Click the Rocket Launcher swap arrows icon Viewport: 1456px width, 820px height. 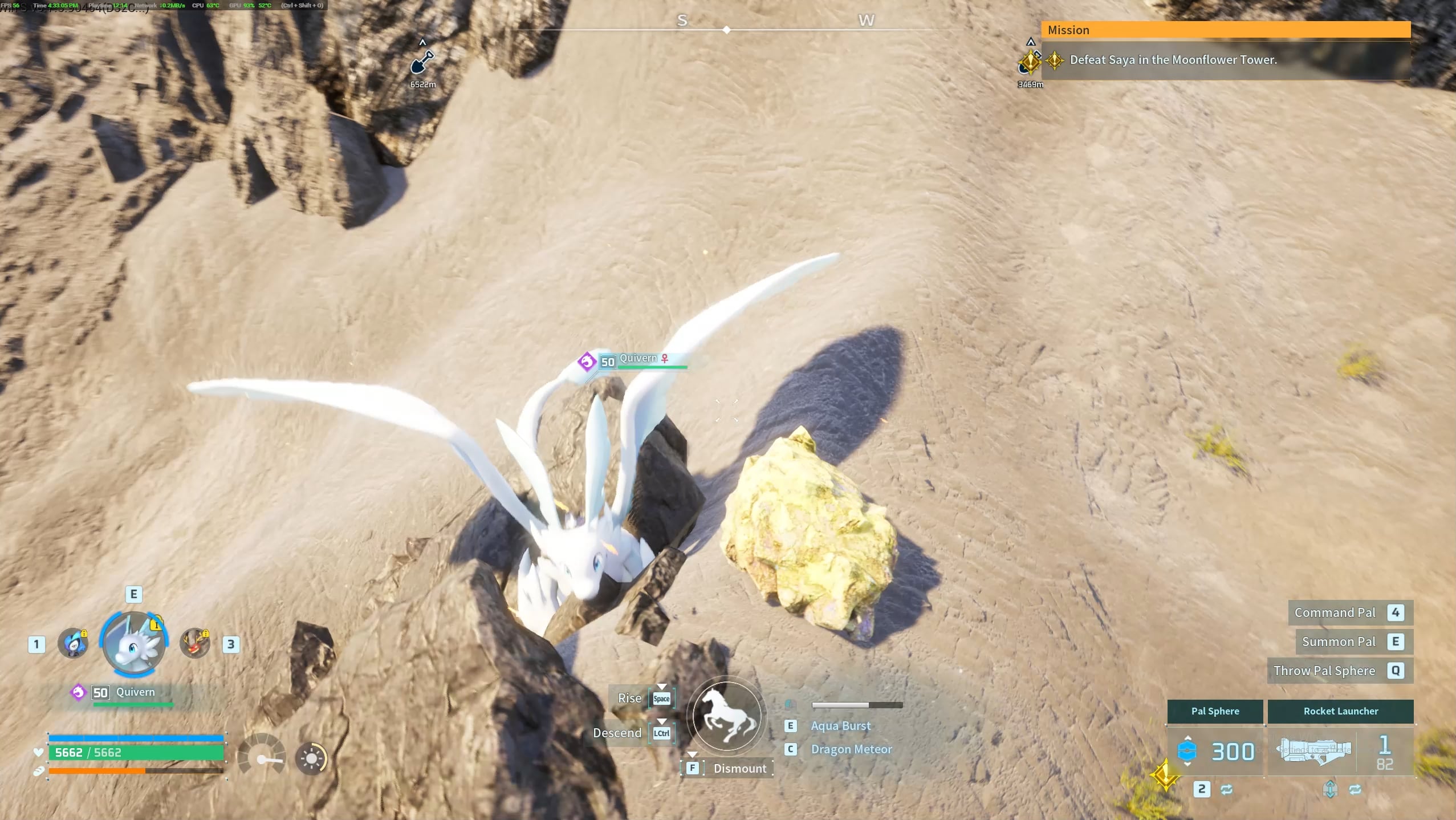tap(1355, 789)
